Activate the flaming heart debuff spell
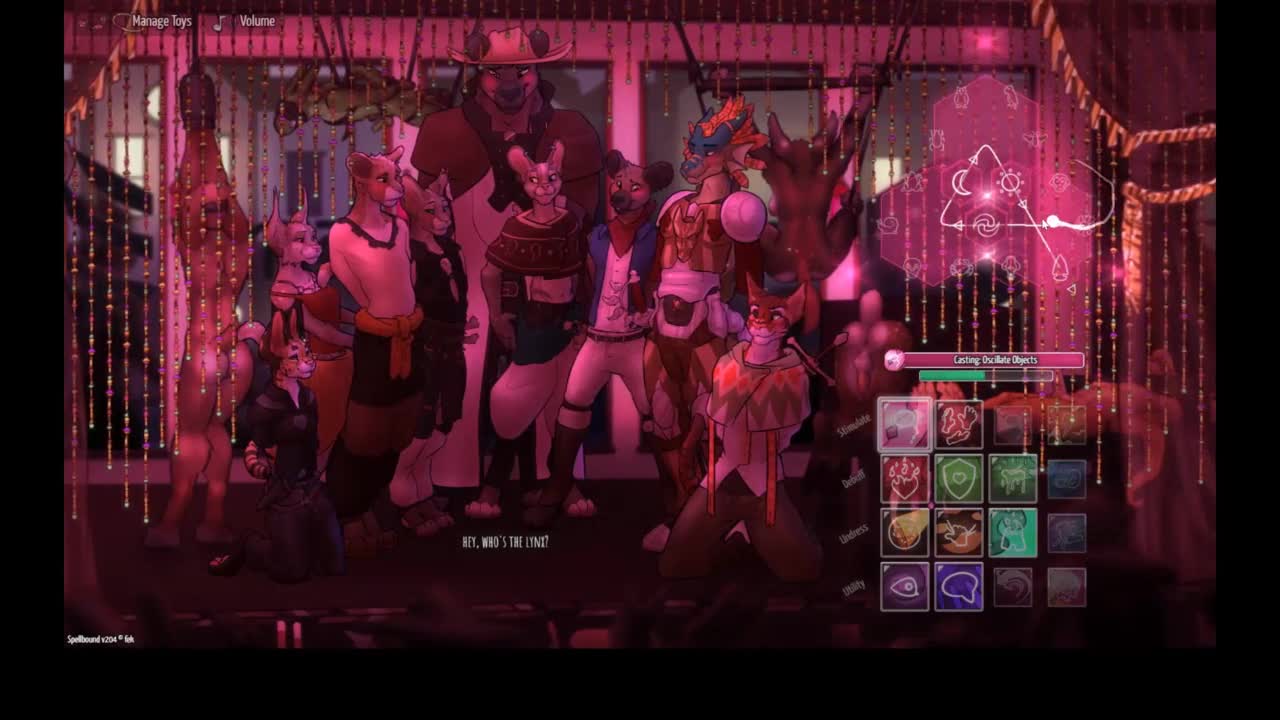This screenshot has width=1280, height=720. 905,479
